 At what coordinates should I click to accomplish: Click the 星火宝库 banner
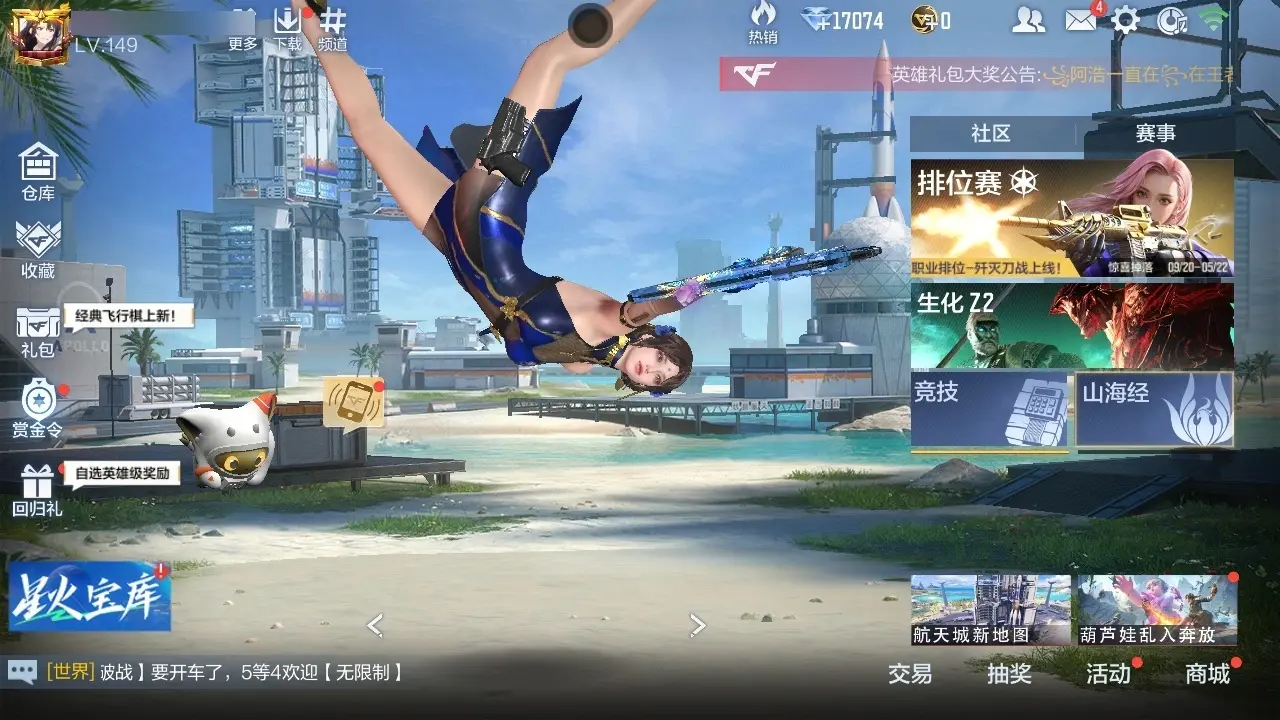[x=90, y=597]
